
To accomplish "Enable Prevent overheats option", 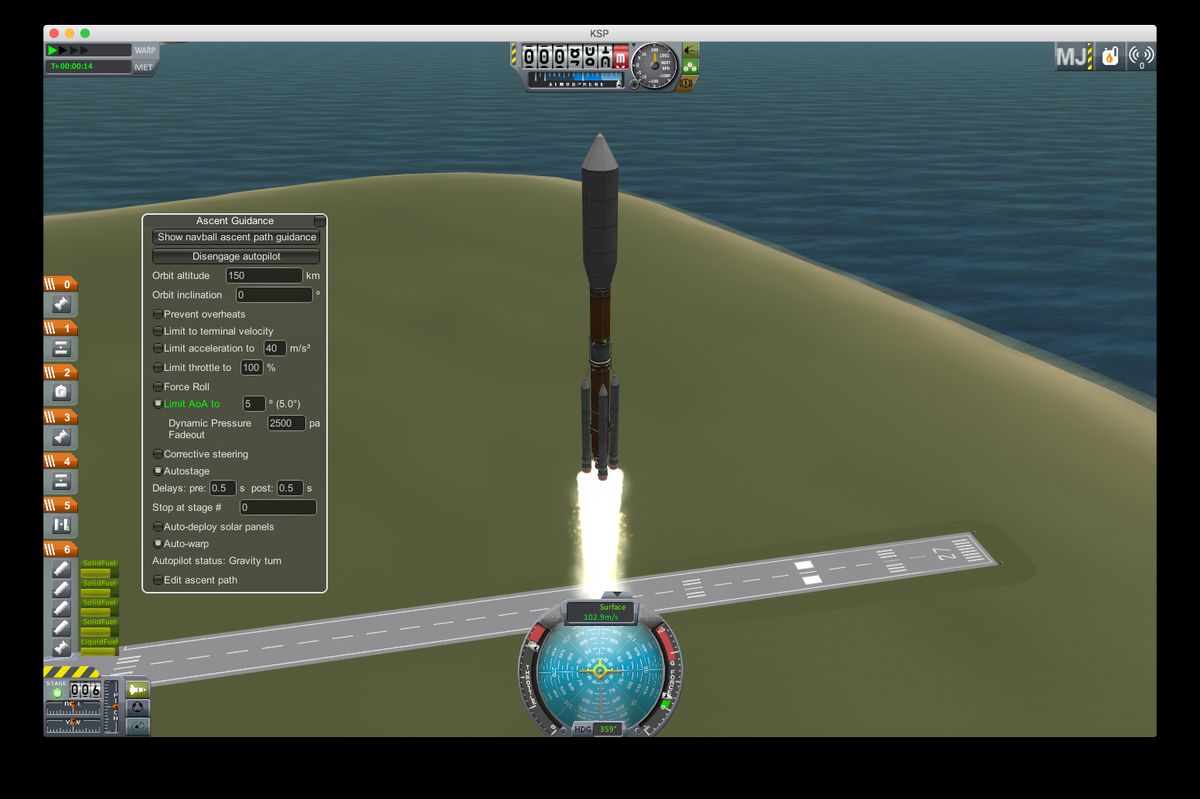I will (x=158, y=314).
